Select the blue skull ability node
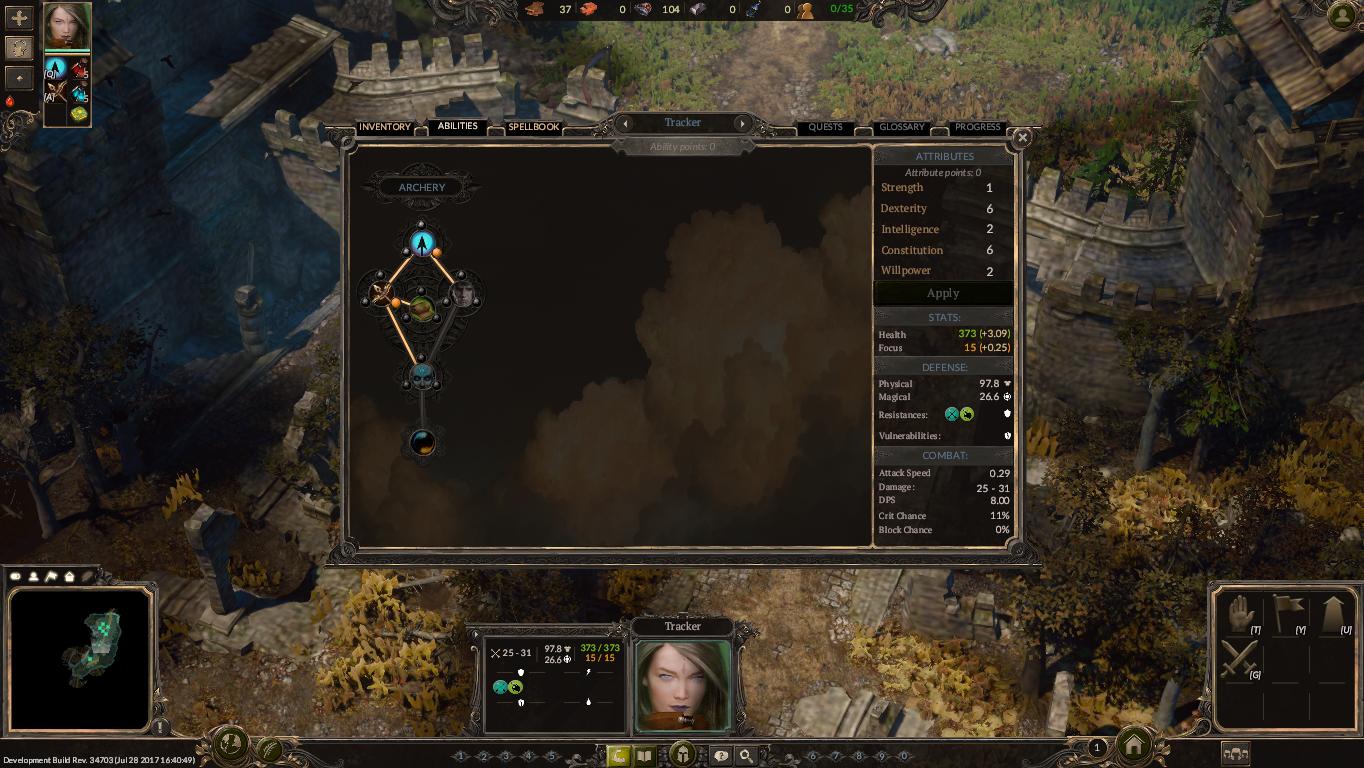1364x768 pixels. tap(422, 377)
